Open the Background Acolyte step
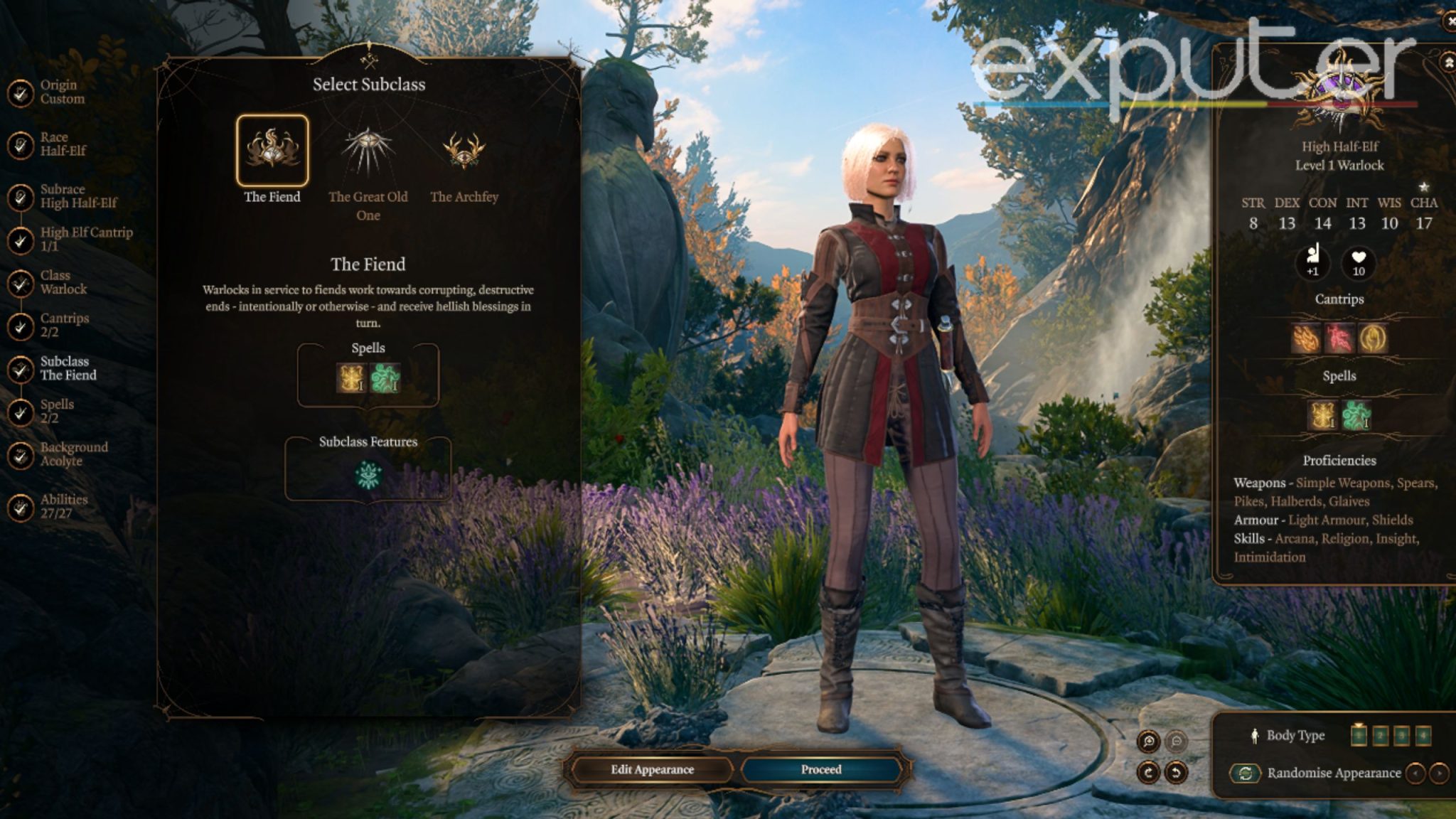The width and height of the screenshot is (1456, 819). point(73,454)
